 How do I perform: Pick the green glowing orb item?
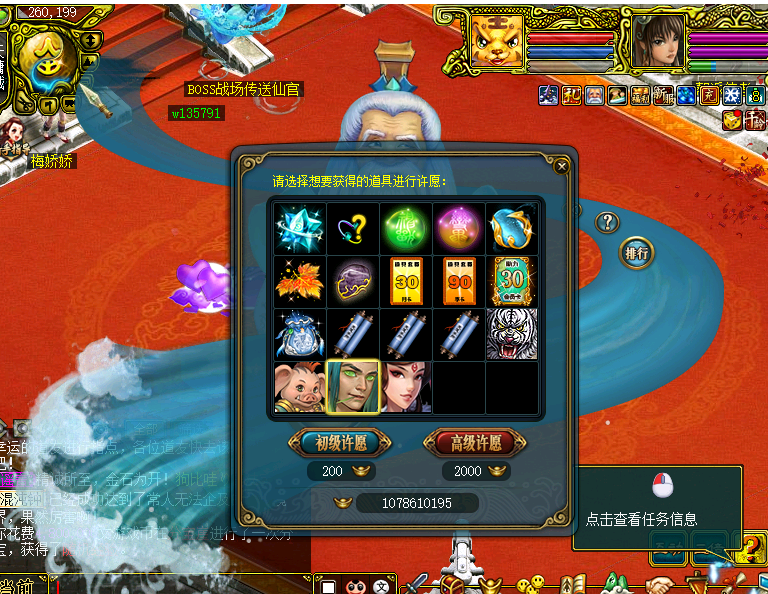(x=406, y=229)
